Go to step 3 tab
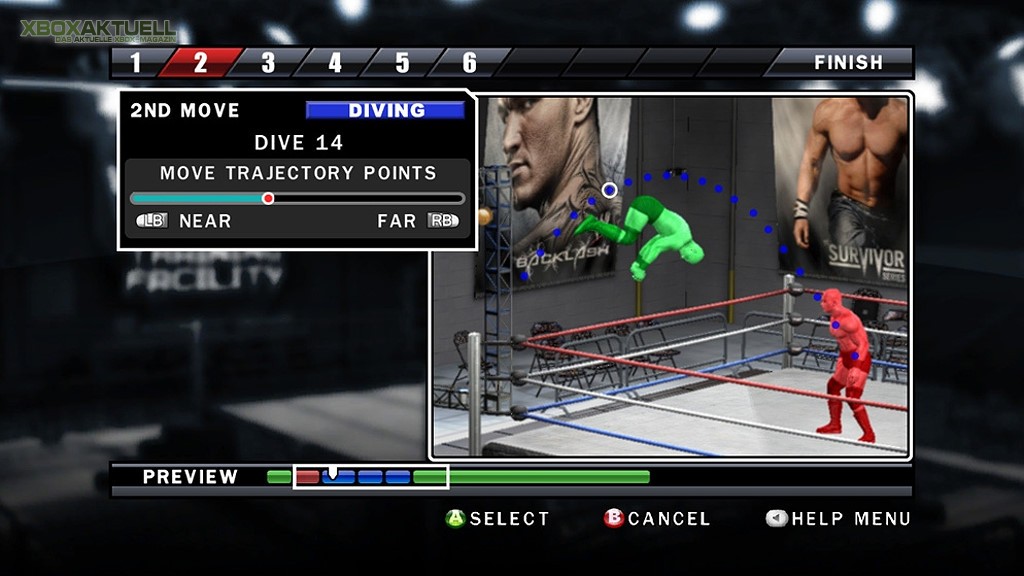The width and height of the screenshot is (1024, 576). (268, 63)
